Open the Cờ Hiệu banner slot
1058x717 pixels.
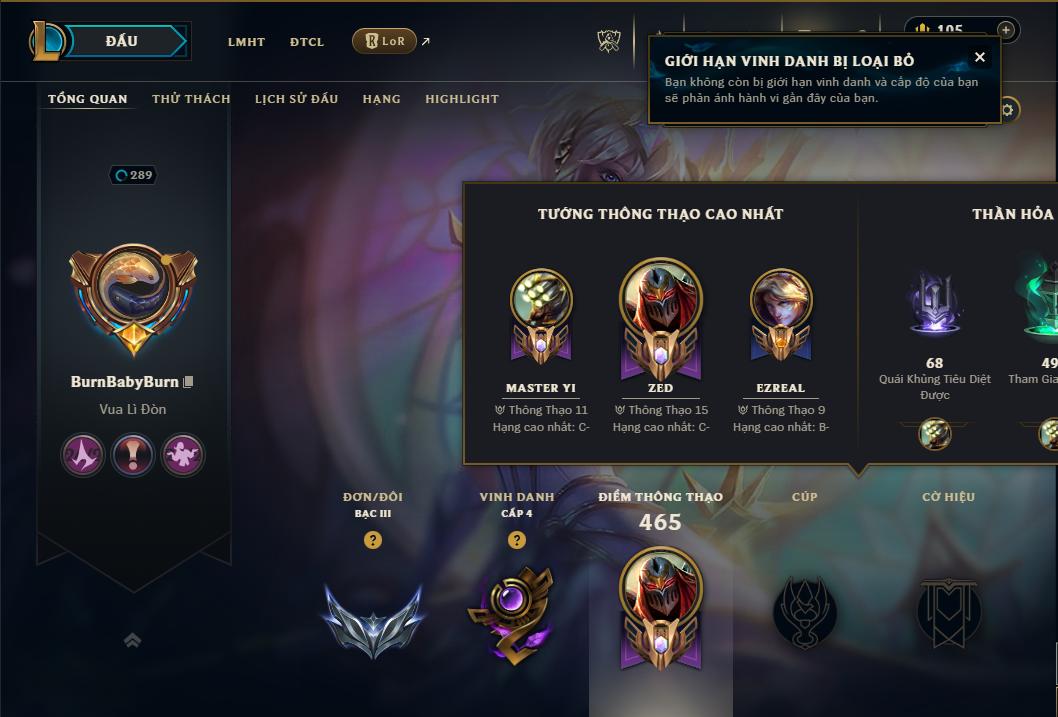[x=948, y=611]
